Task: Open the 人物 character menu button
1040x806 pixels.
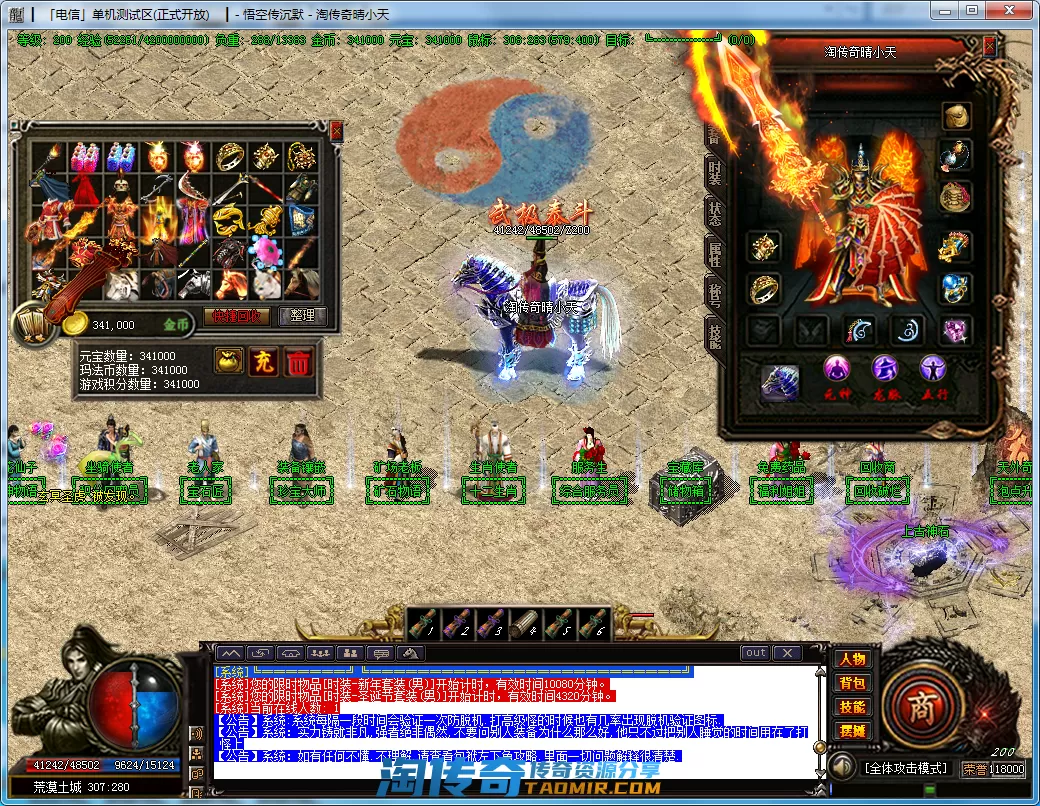Action: [x=852, y=660]
